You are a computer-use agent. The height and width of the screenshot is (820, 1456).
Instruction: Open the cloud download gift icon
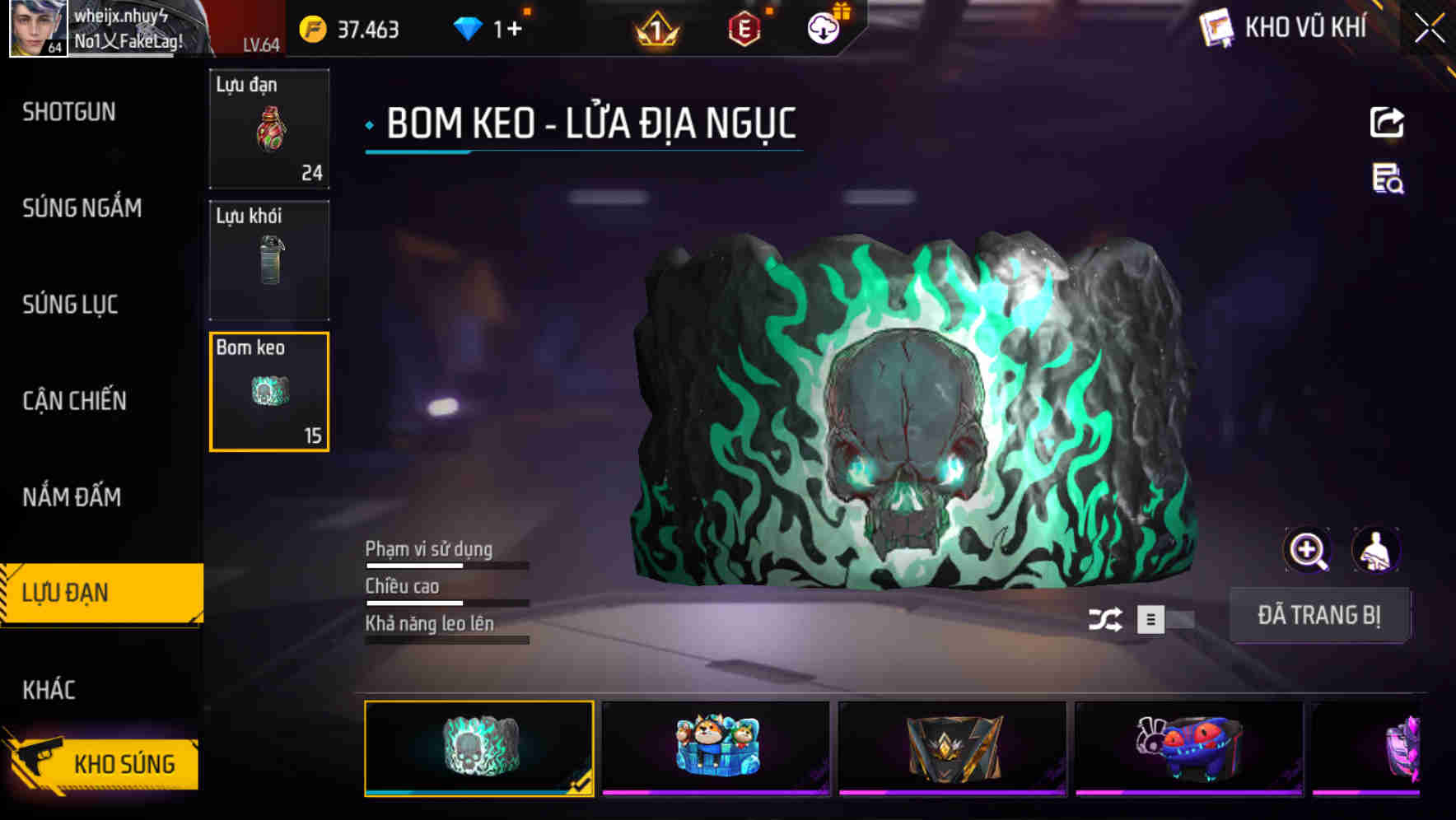[822, 28]
